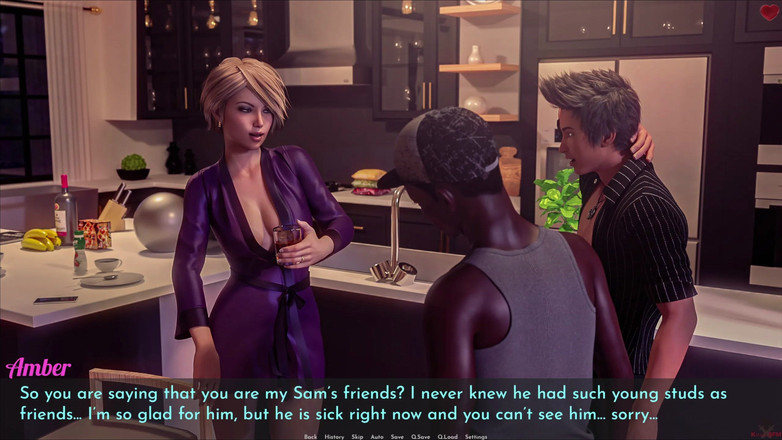
Task: Open the dialogue History log
Action: point(334,437)
